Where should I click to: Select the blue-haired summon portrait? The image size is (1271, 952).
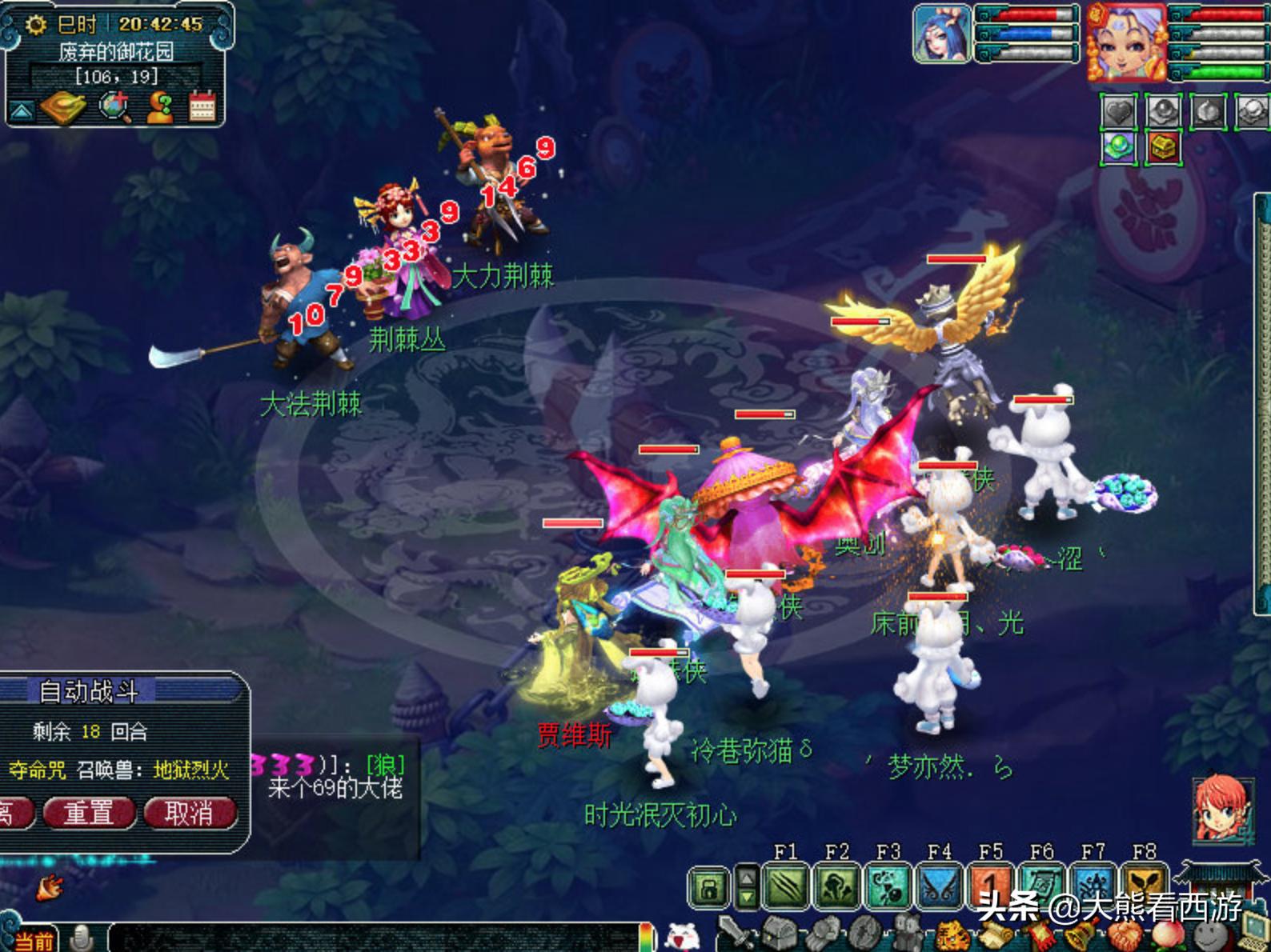pos(942,34)
